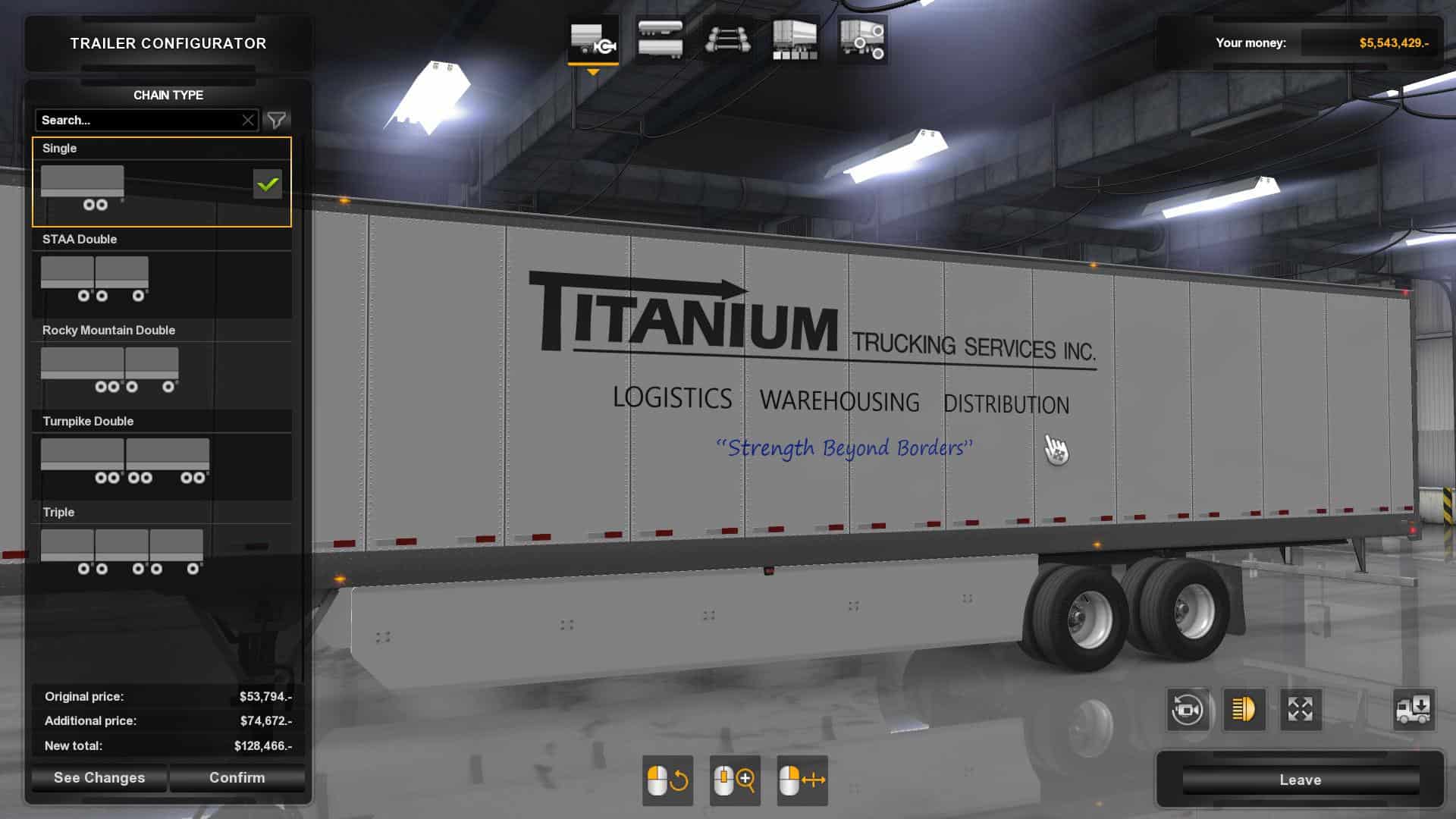Select the Single chain type
Screen dimensions: 1456x819
(x=161, y=183)
